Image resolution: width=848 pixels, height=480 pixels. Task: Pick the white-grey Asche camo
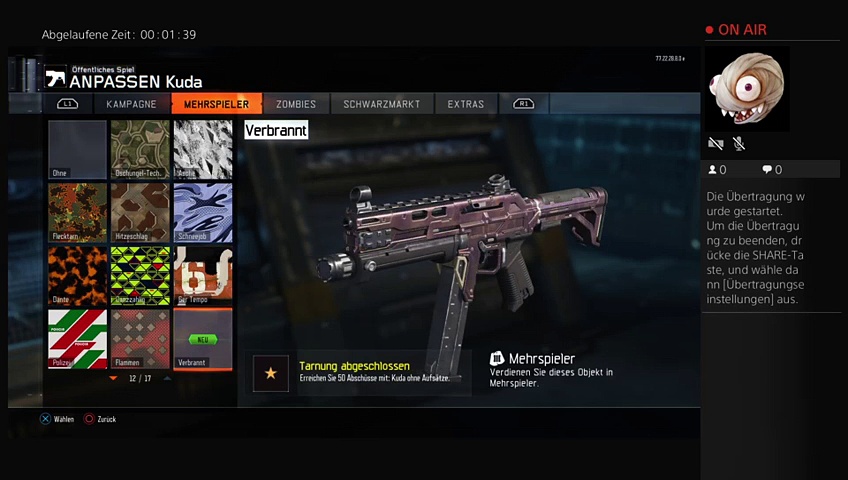point(203,149)
